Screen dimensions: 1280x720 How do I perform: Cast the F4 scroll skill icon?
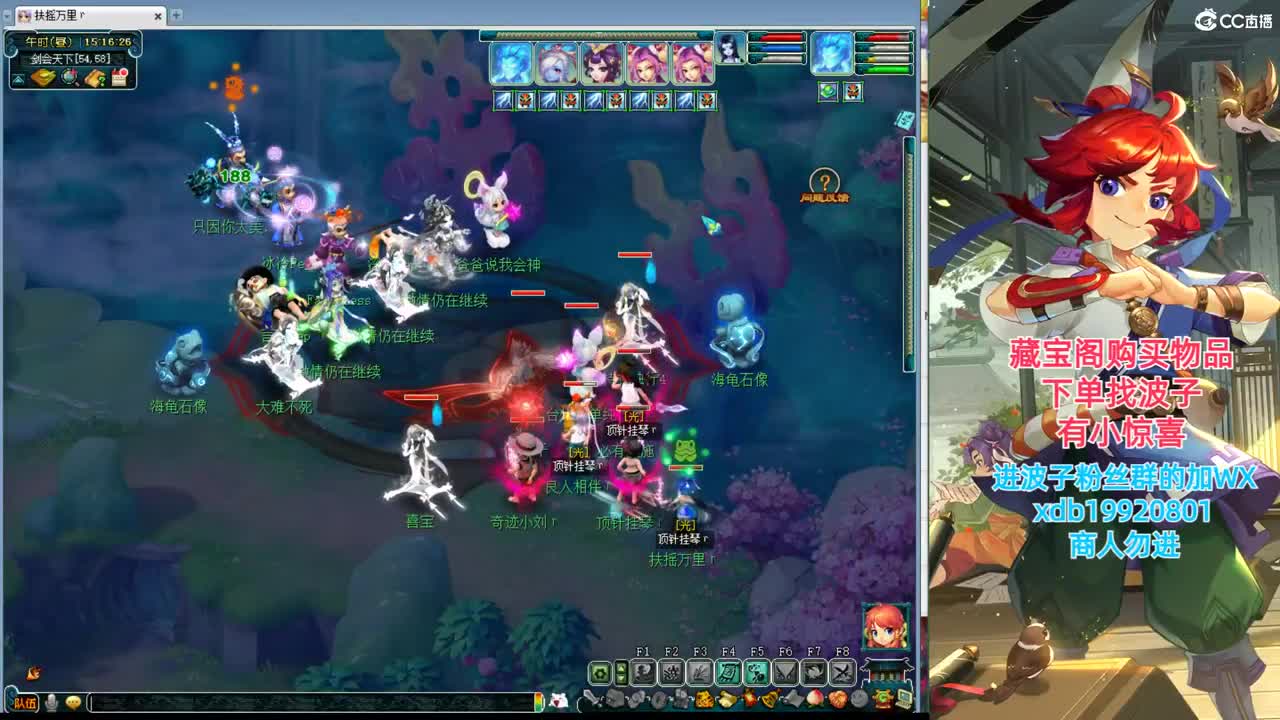[x=728, y=672]
